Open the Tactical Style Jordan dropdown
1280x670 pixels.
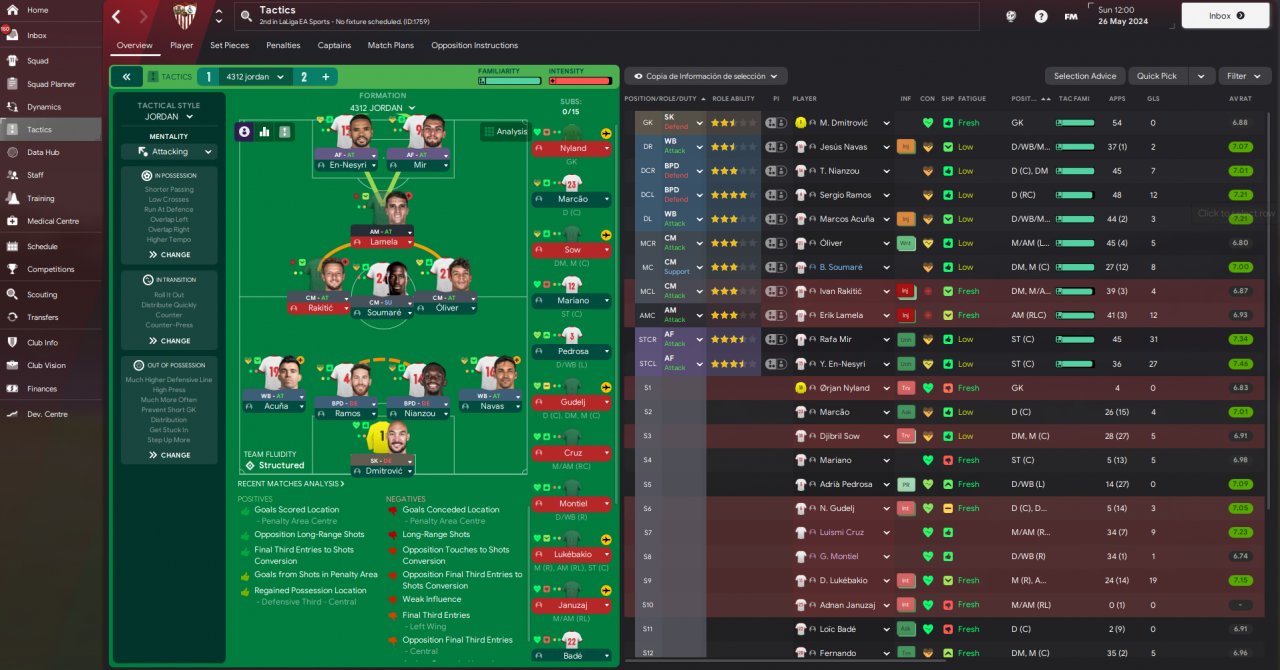tap(169, 117)
